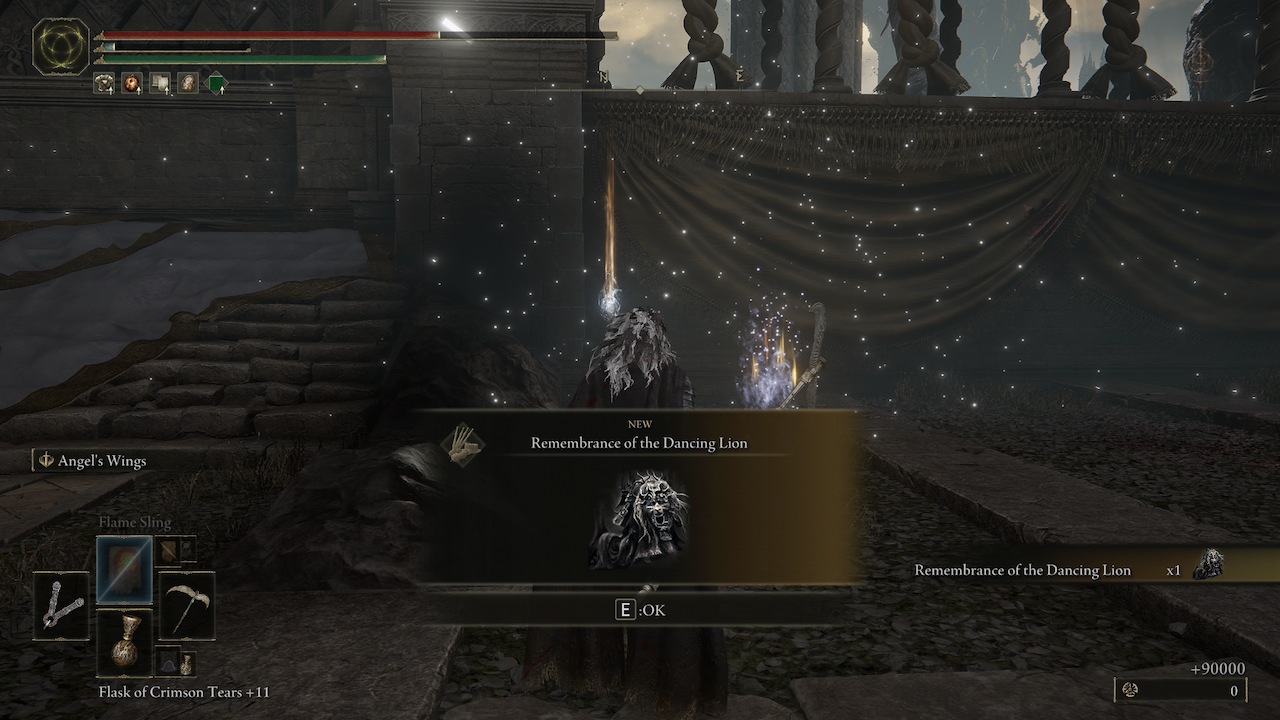This screenshot has width=1280, height=720.
Task: Inspect the fiery orb buff status icon
Action: tap(131, 83)
